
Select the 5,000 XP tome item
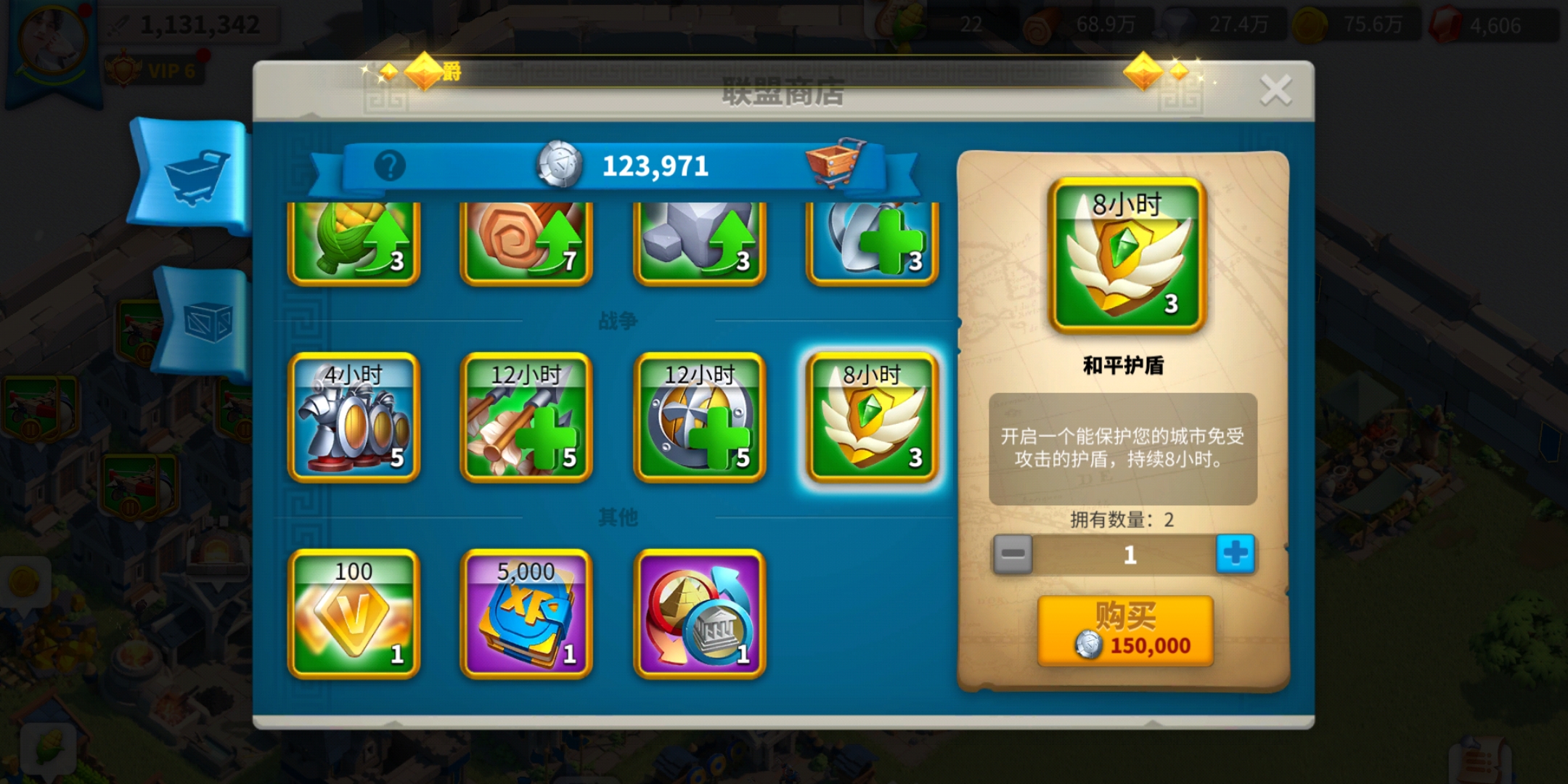point(526,614)
